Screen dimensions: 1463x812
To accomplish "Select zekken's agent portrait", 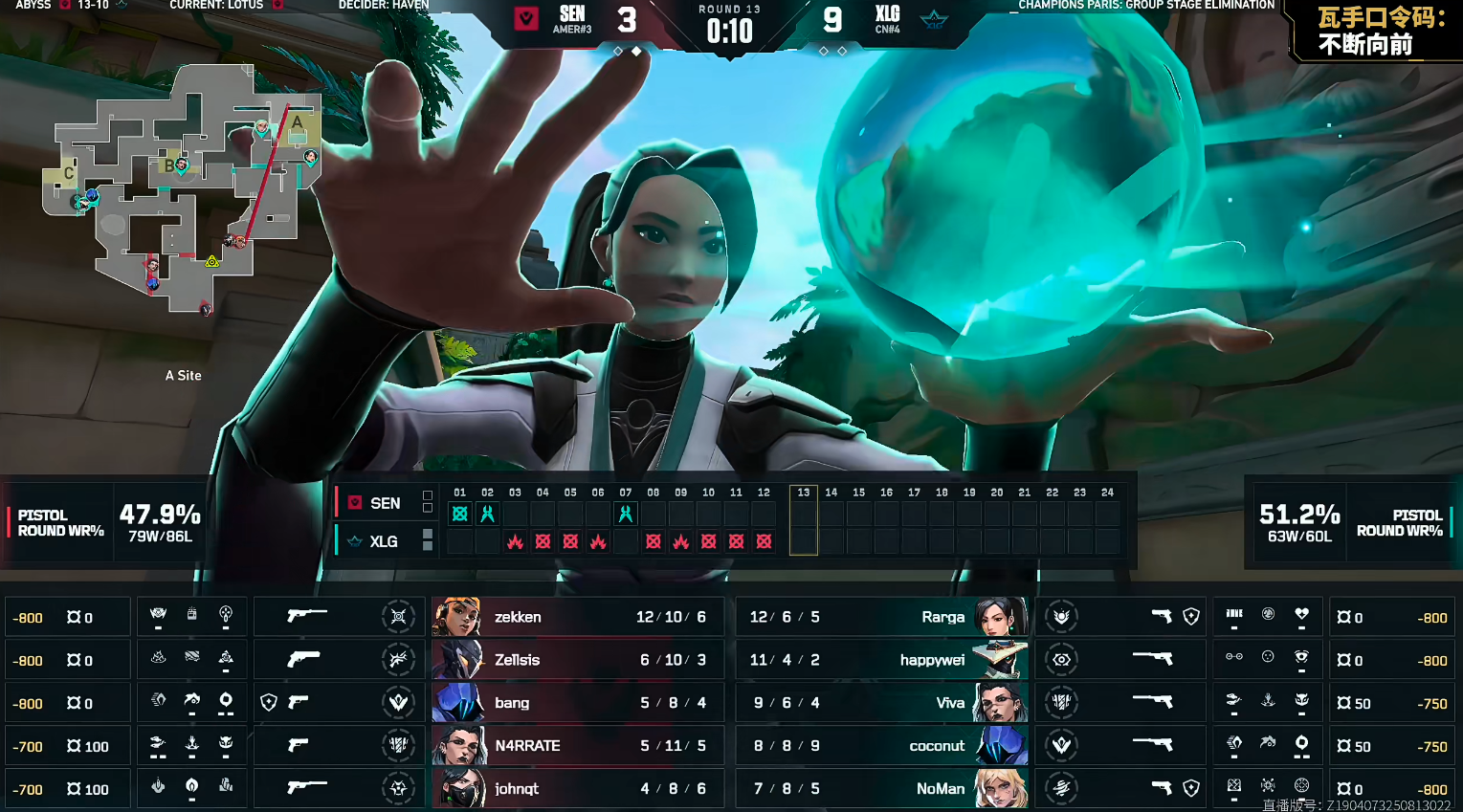I will (x=456, y=617).
